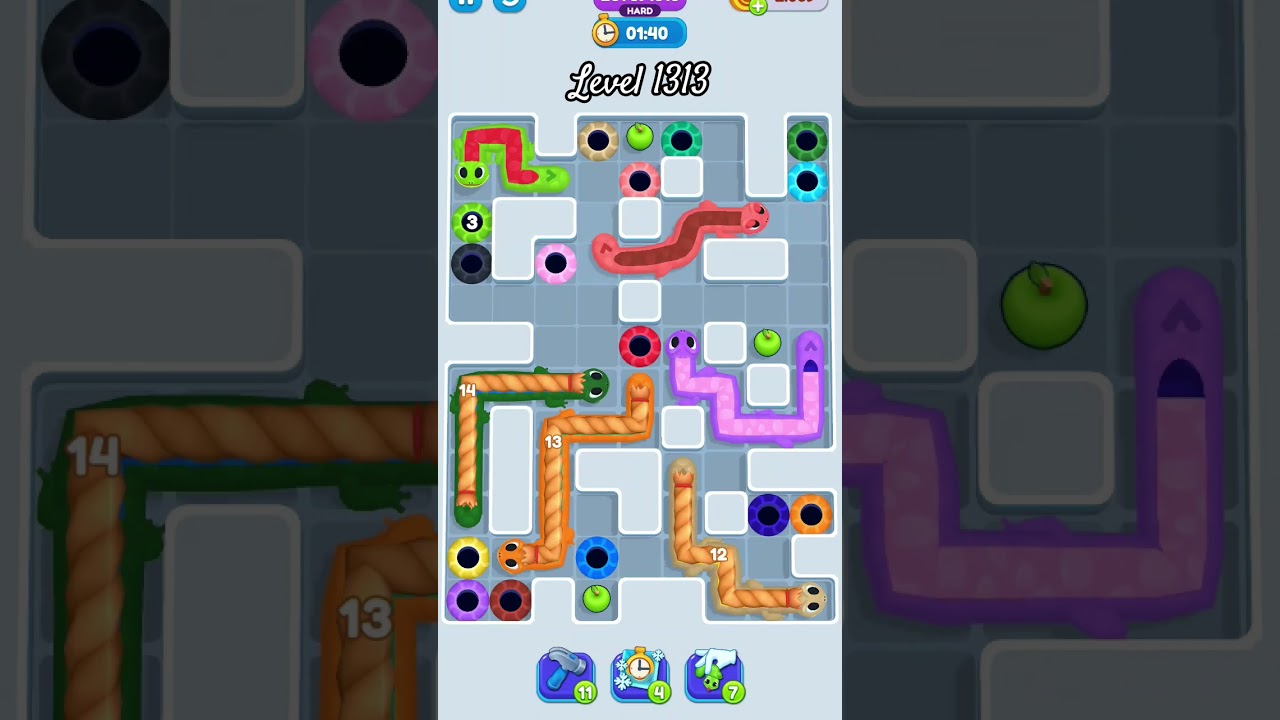Click the 01:40 countdown timer bar
The image size is (1280, 720).
point(650,33)
